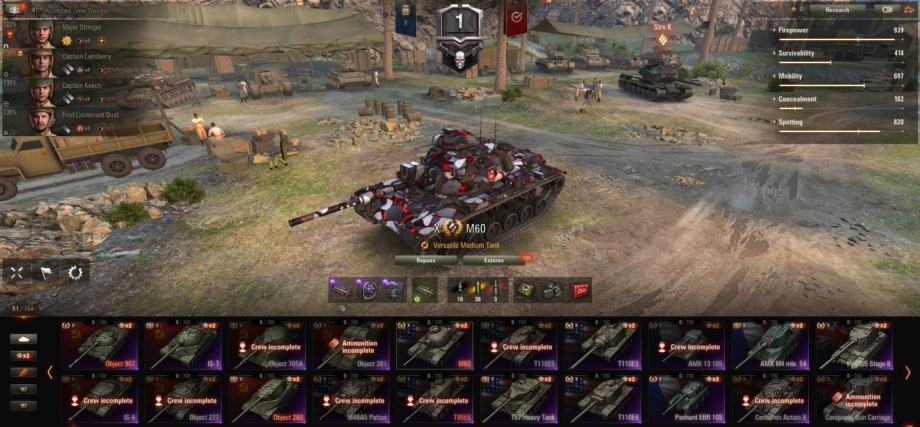Choose the IS-7 tank from the carousel
Screen dimensions: 920x427
183,345
